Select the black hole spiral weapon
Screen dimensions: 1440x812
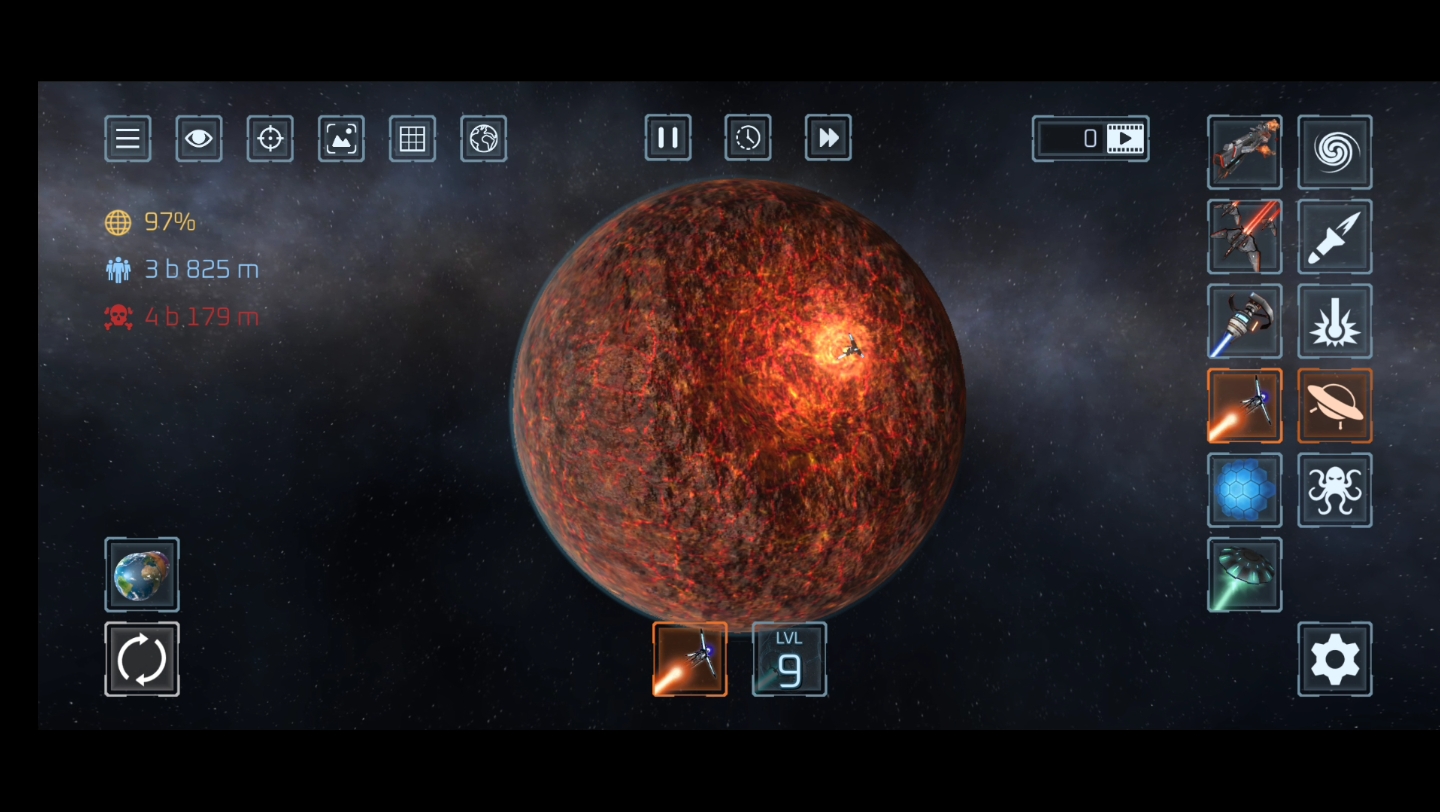(x=1335, y=152)
